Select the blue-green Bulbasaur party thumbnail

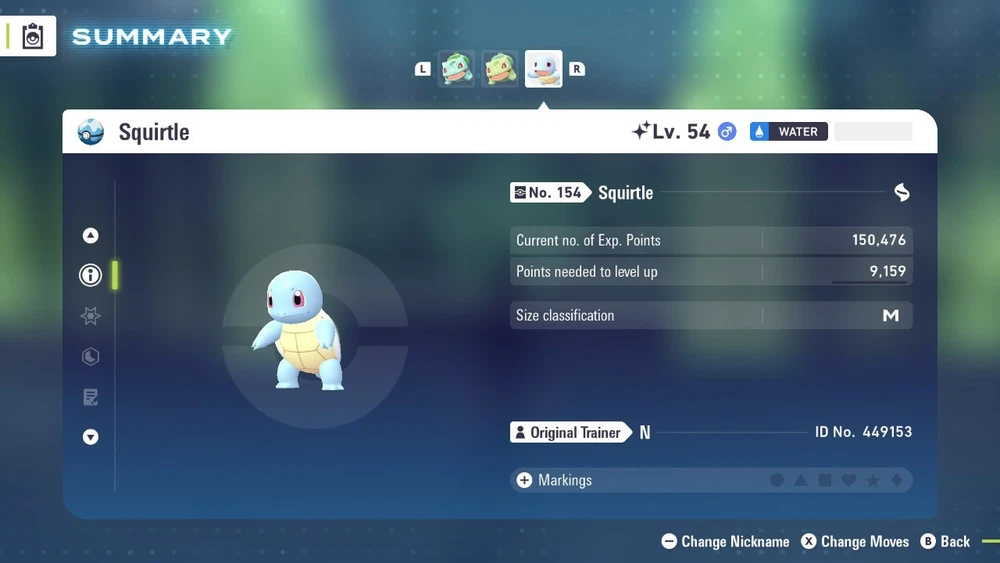pos(457,69)
